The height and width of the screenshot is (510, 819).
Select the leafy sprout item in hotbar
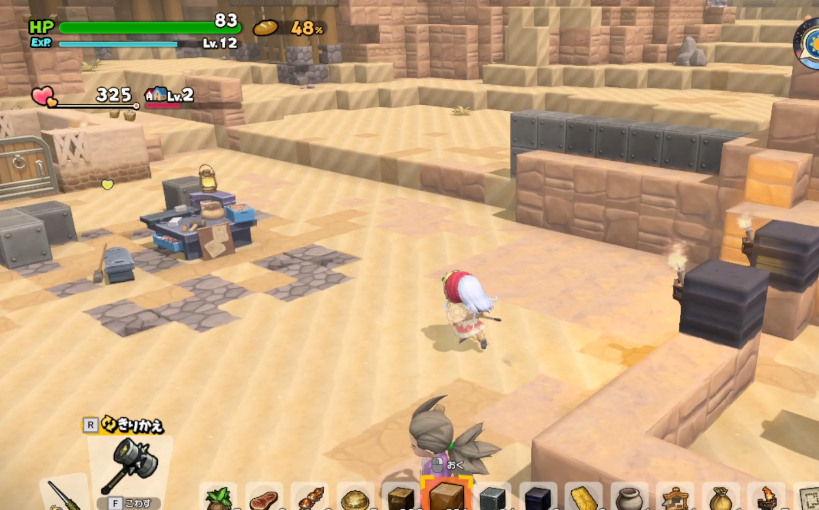218,498
